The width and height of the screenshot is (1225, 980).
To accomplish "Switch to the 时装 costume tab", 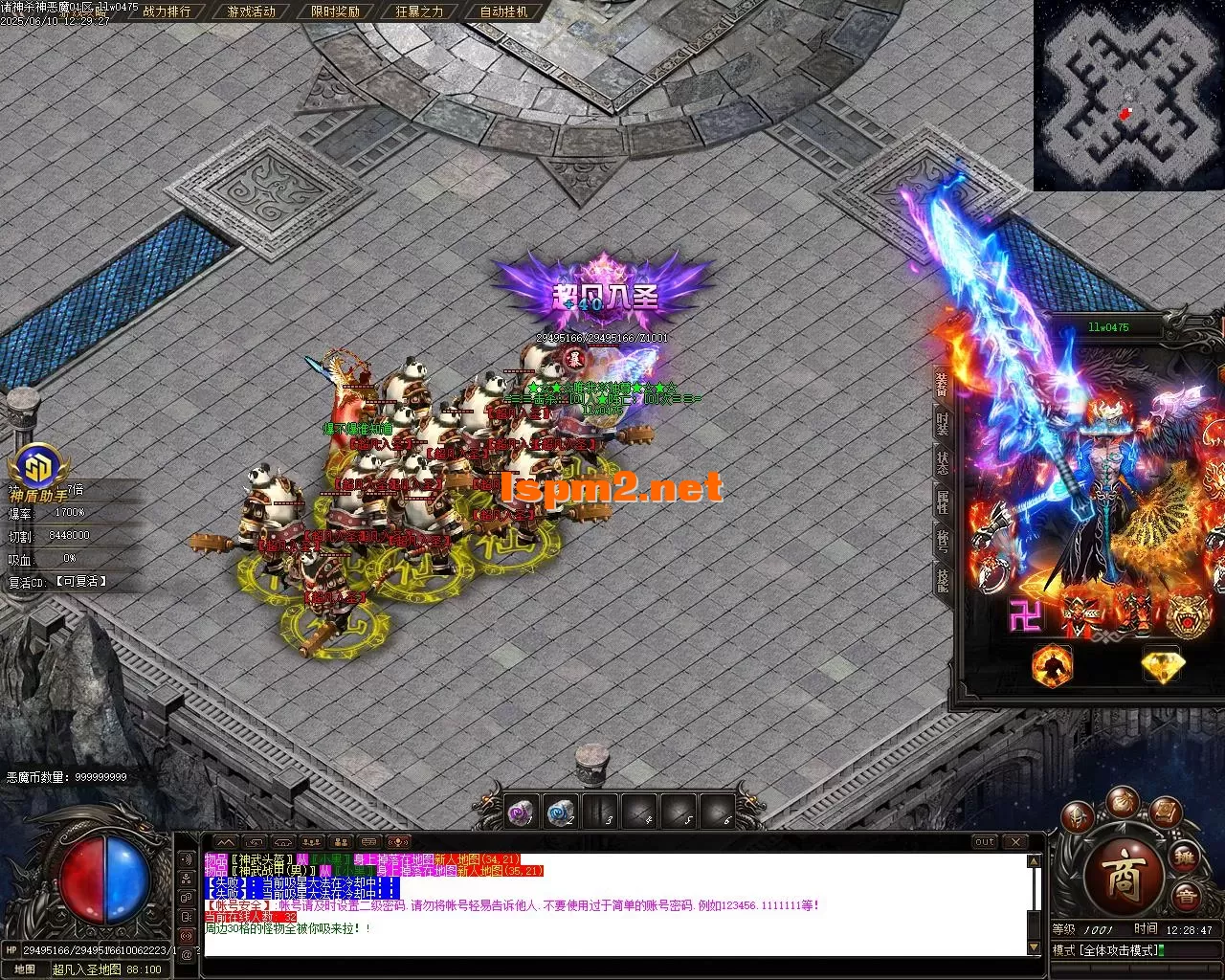I will pos(942,422).
